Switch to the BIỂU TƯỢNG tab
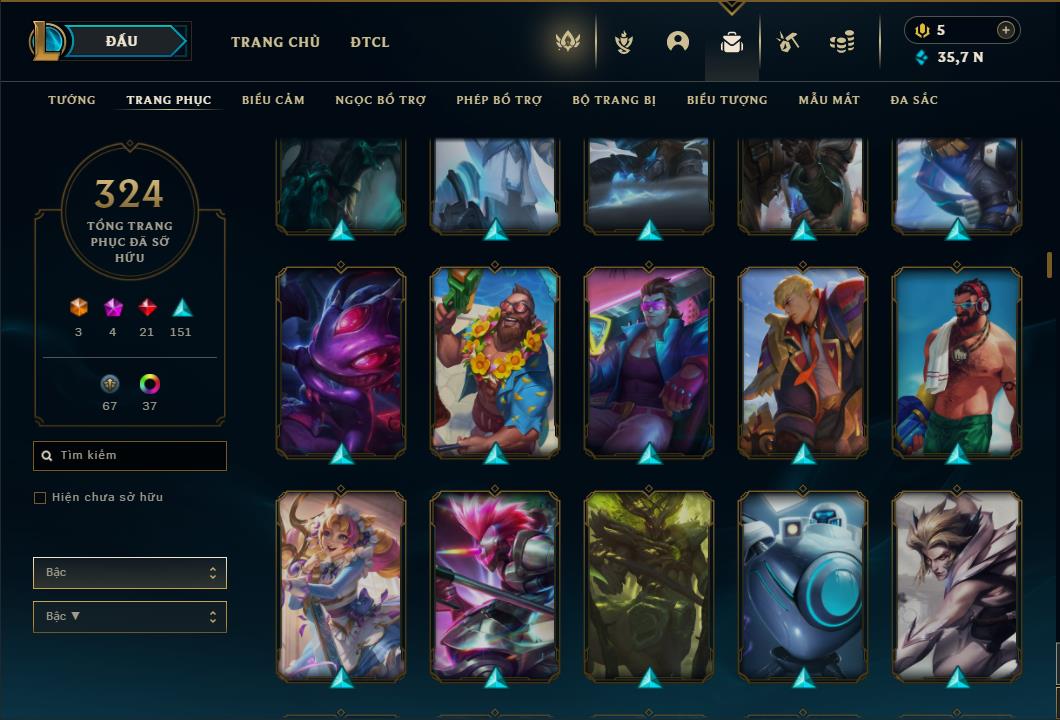This screenshot has width=1060, height=720. tap(727, 100)
